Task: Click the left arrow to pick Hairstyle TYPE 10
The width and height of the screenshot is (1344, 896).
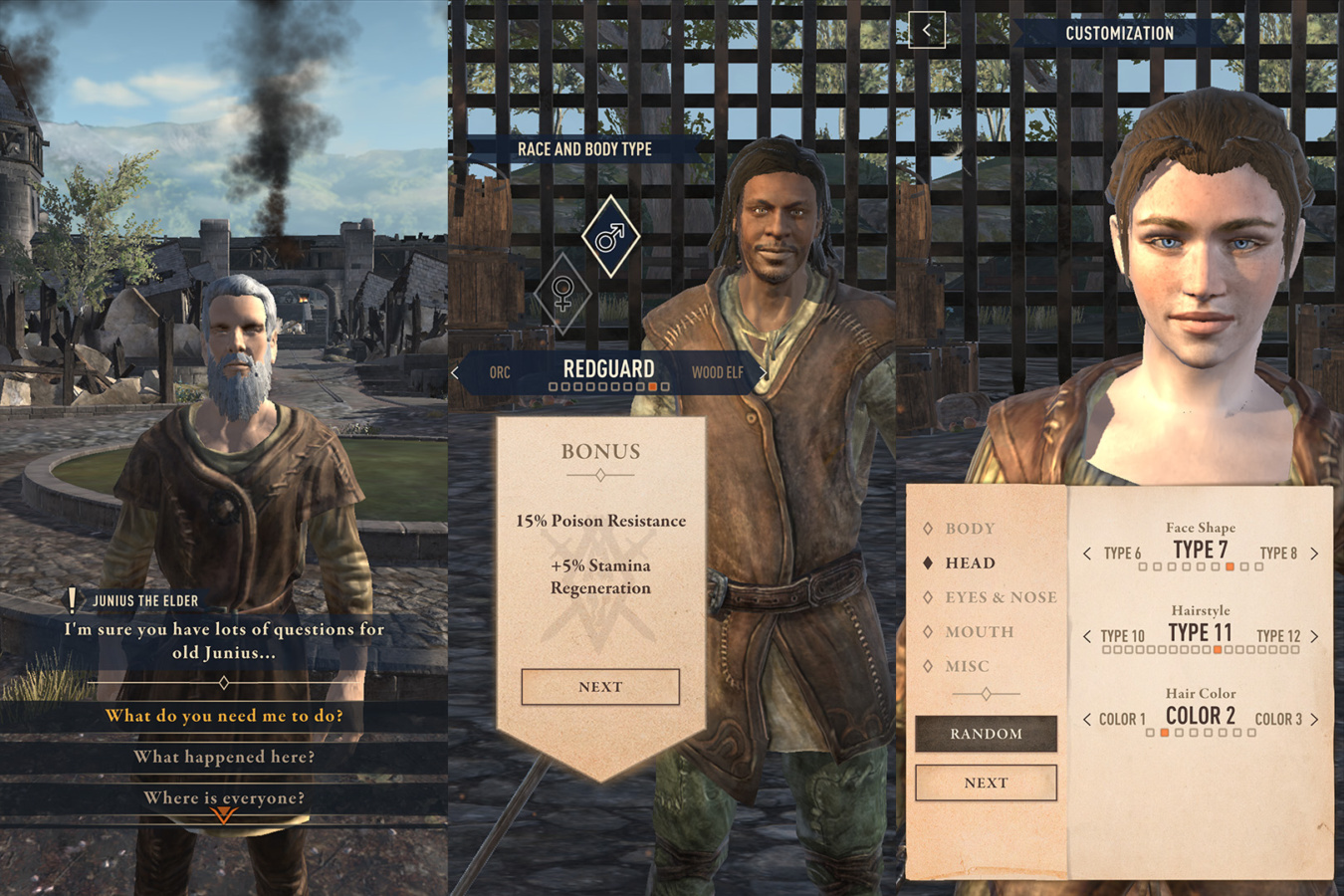Action: point(1087,635)
